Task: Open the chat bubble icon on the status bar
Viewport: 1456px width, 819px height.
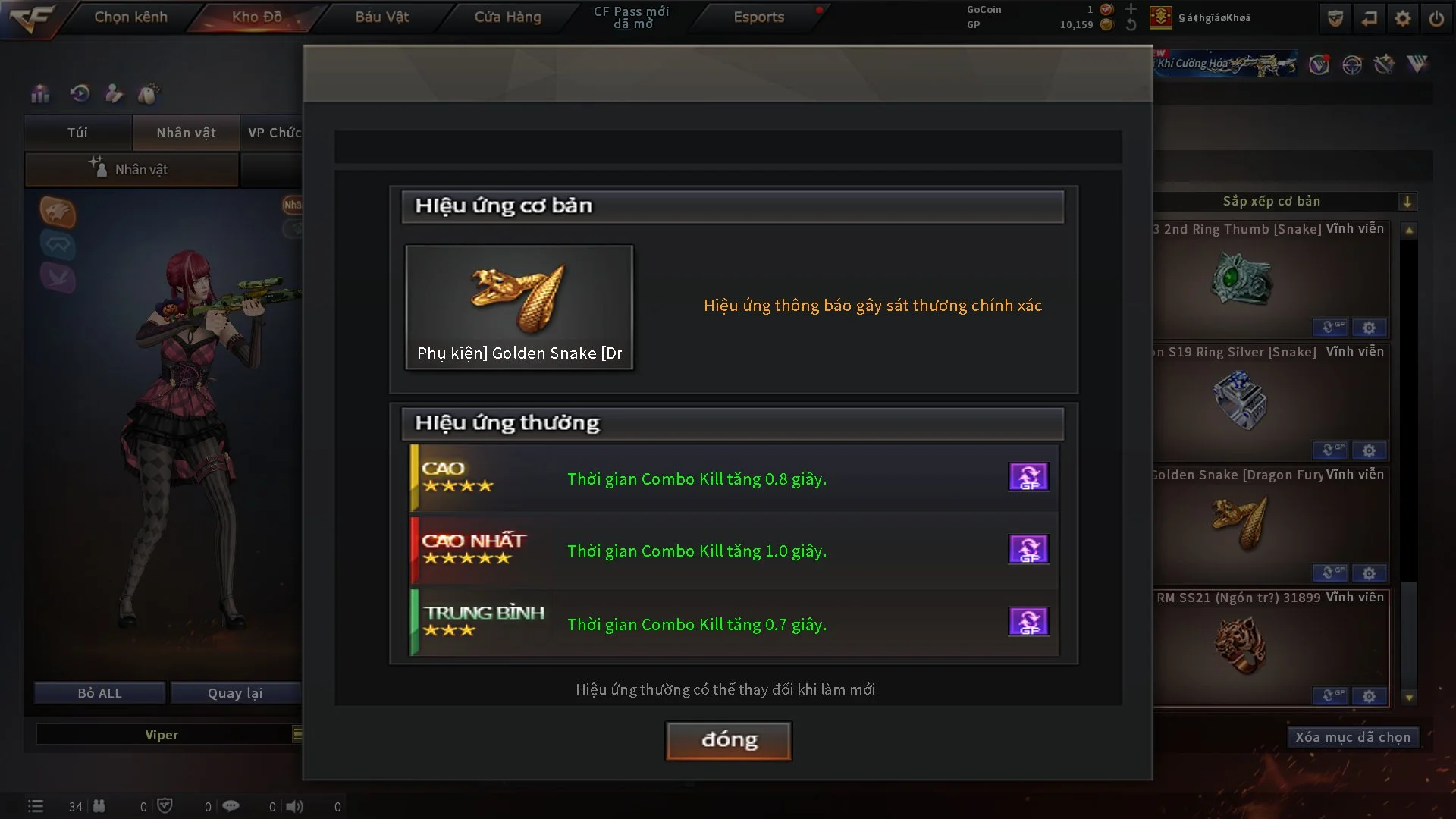Action: click(231, 806)
